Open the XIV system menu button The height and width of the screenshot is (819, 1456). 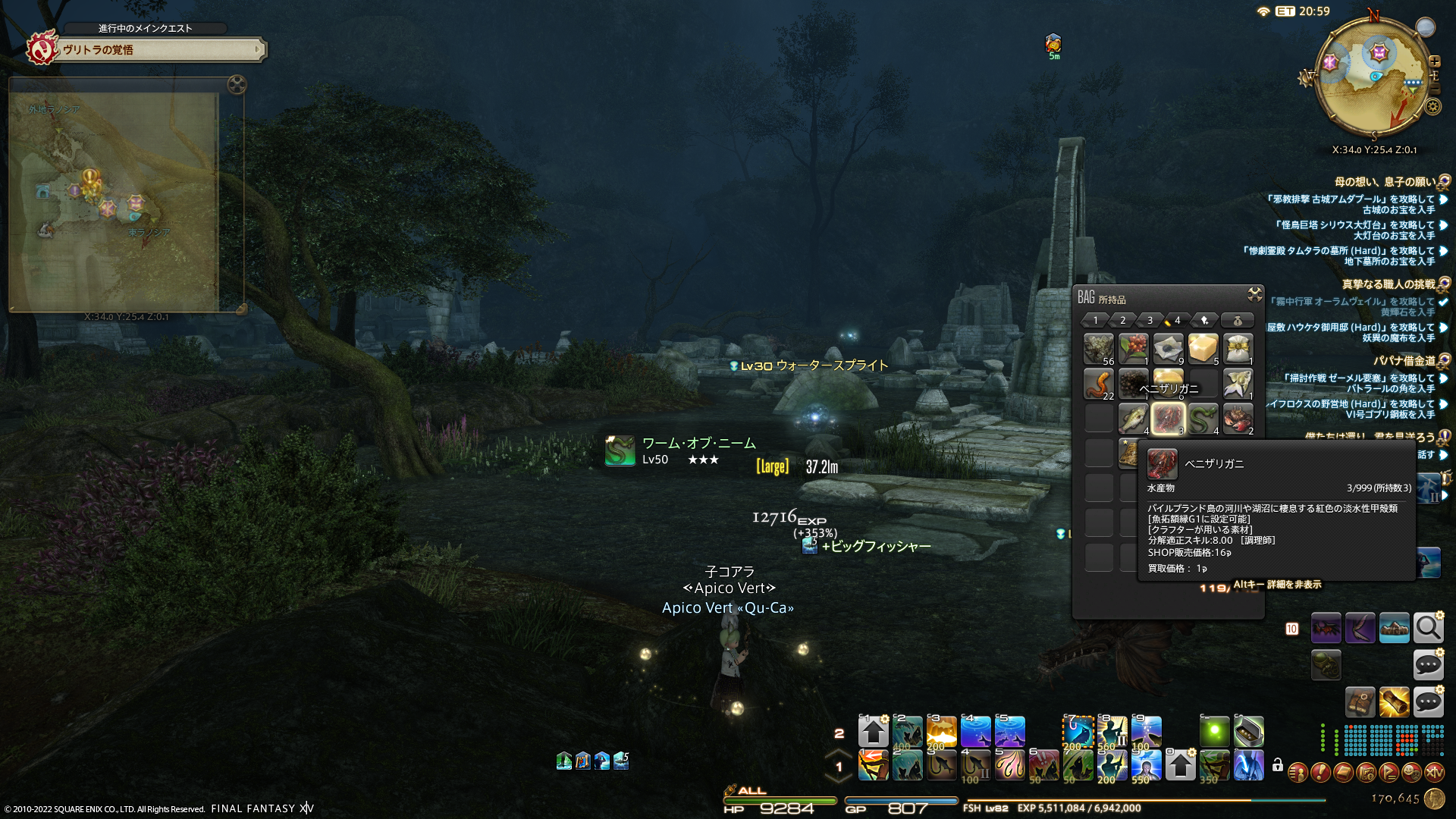point(1434,773)
